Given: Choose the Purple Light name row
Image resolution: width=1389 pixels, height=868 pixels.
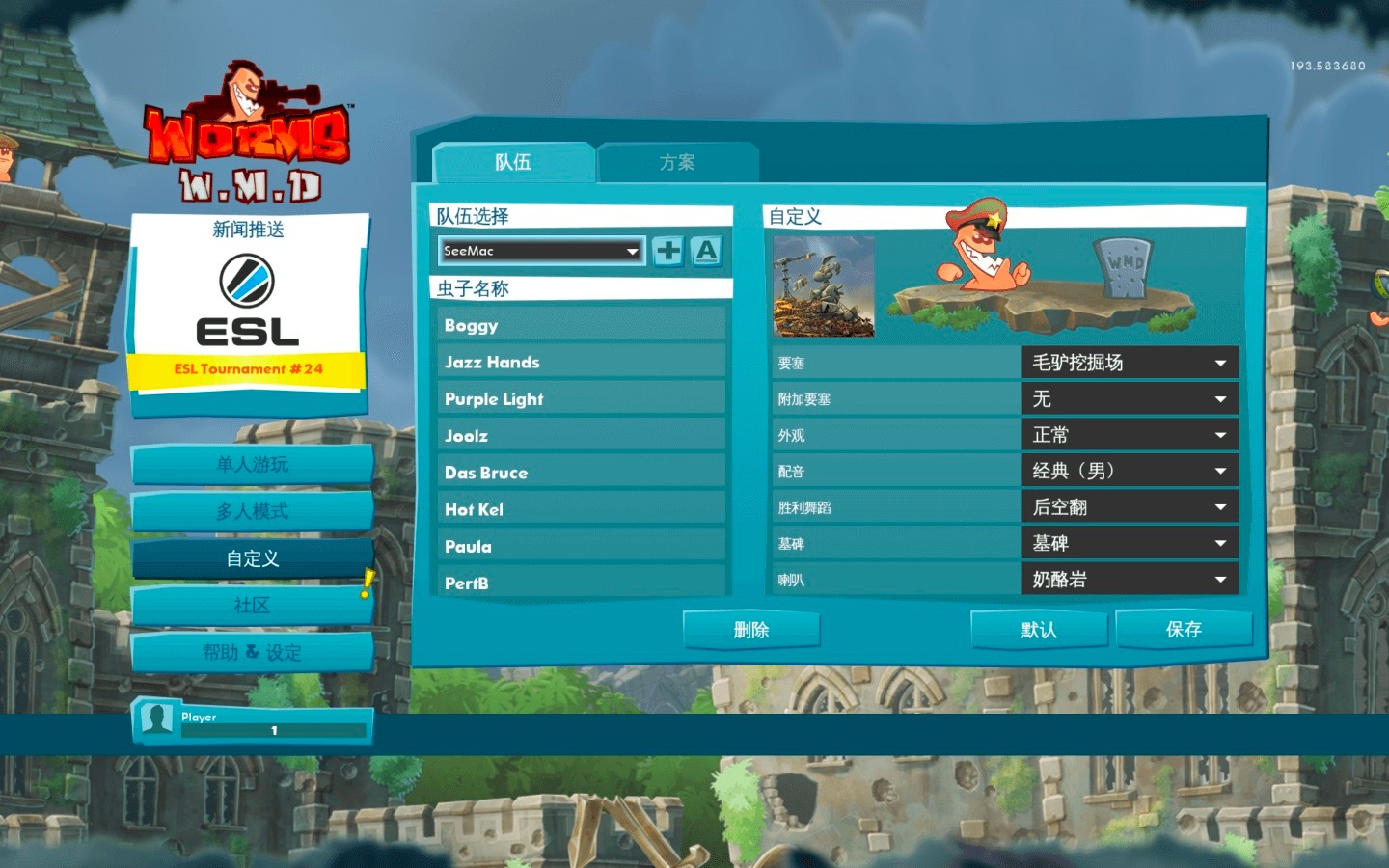Looking at the screenshot, I should click(x=581, y=398).
